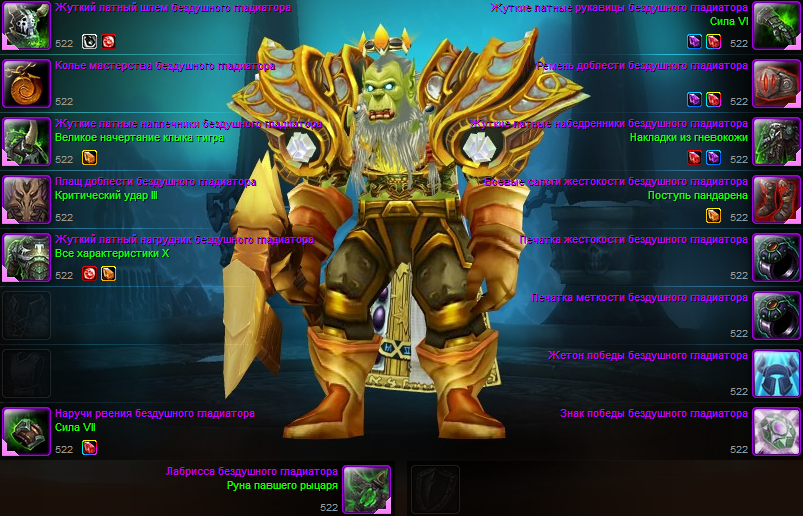Open the bracers item name link
Viewport: 803px width, 516px height.
pos(155,413)
